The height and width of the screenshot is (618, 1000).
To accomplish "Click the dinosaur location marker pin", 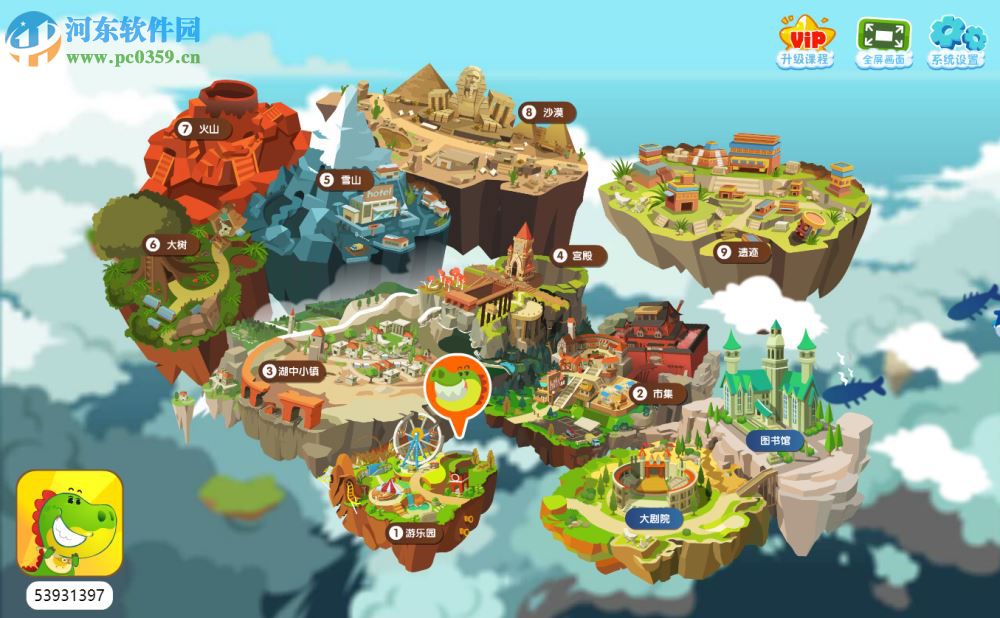I will point(458,391).
